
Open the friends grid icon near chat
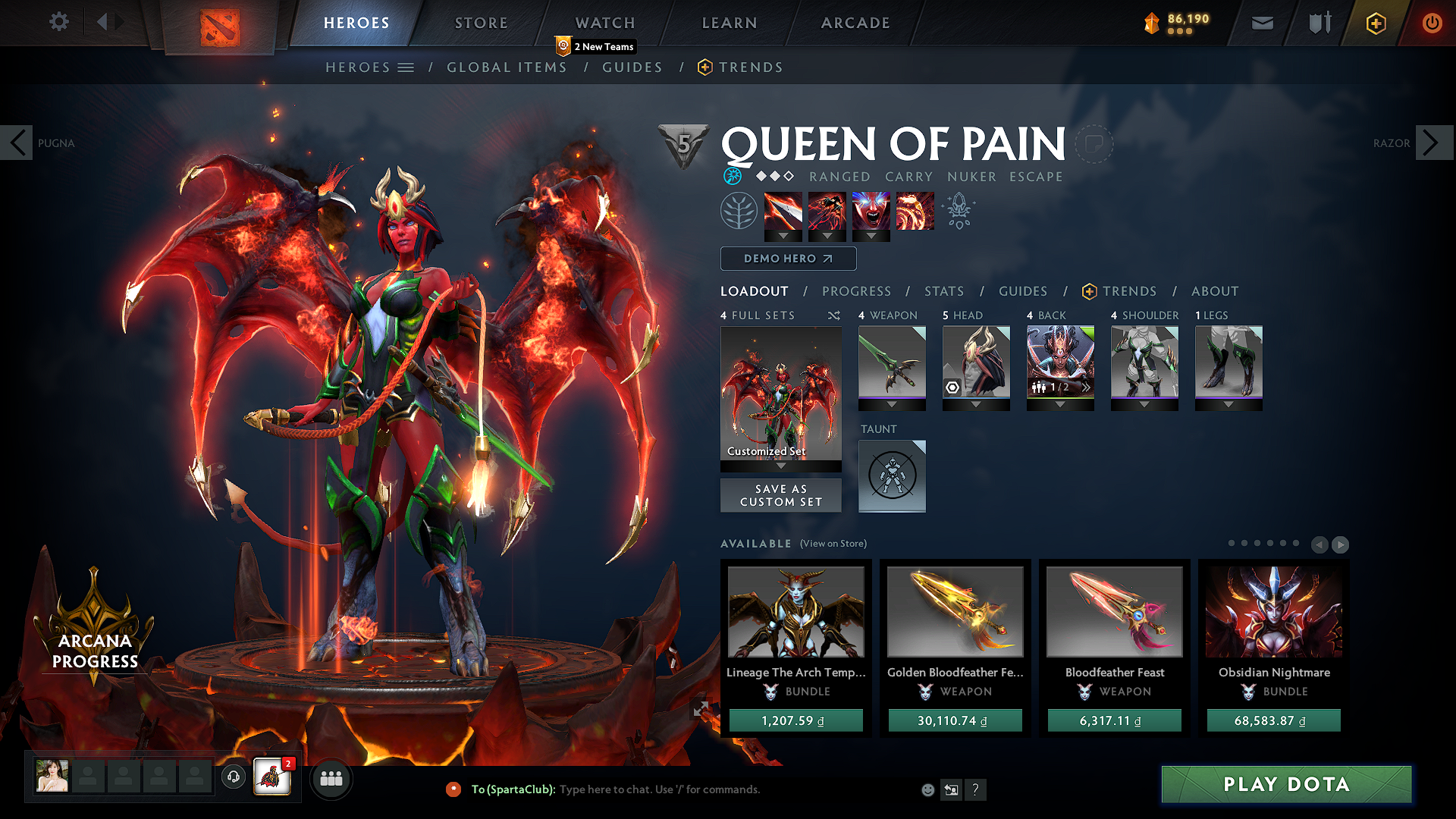tap(331, 778)
